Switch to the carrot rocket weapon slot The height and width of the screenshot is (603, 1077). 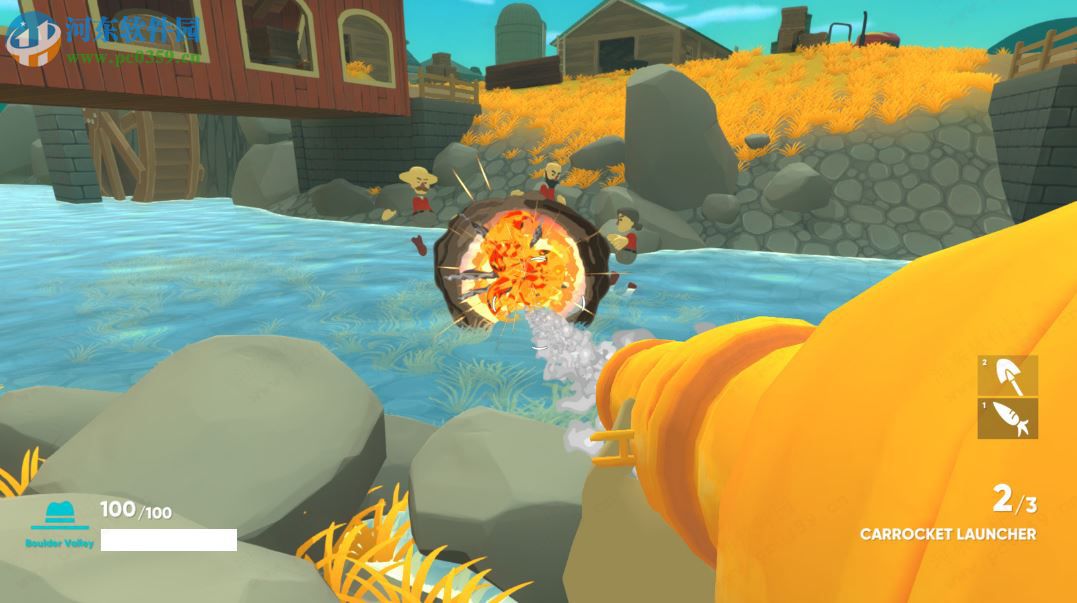point(1007,418)
